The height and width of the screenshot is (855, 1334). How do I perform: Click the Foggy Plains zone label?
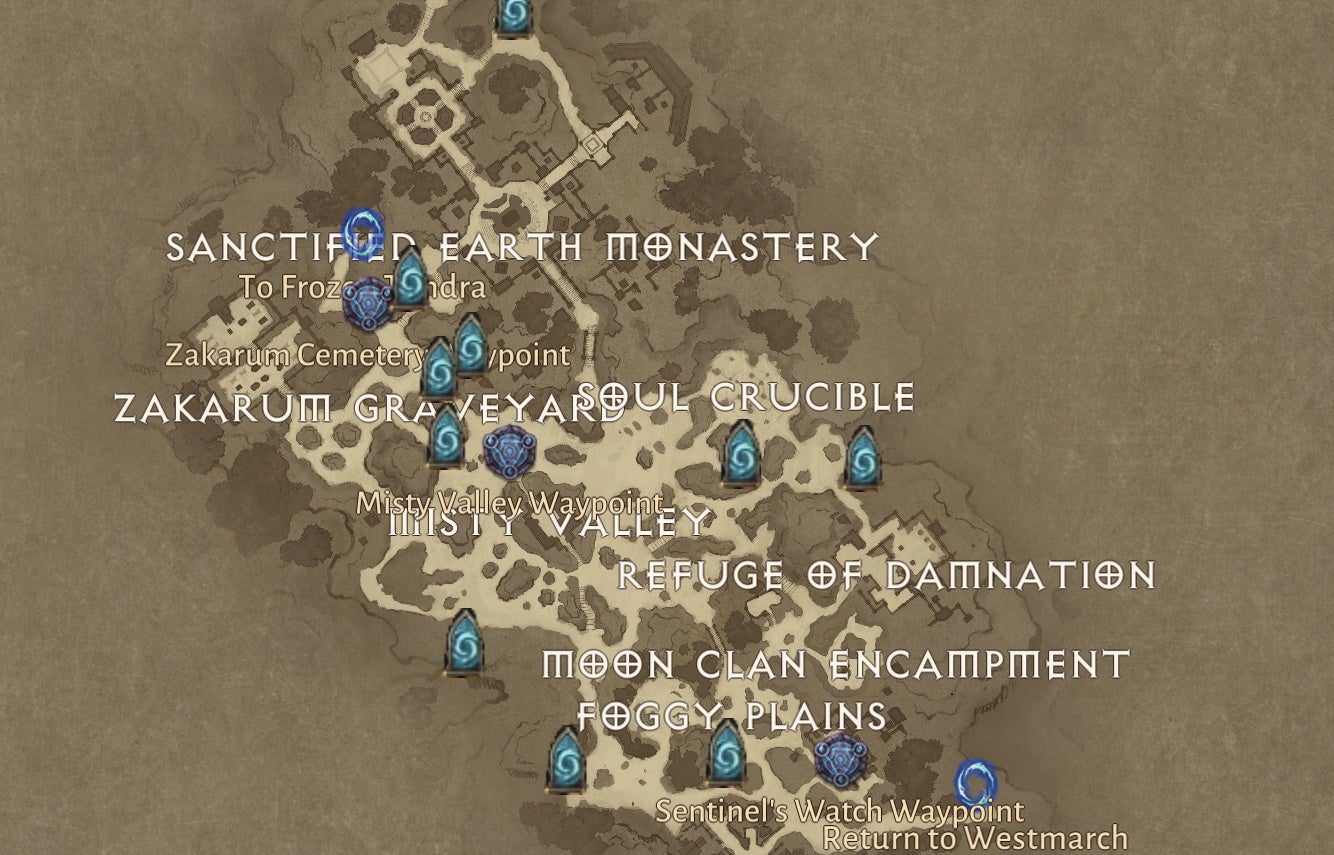pyautogui.click(x=730, y=717)
